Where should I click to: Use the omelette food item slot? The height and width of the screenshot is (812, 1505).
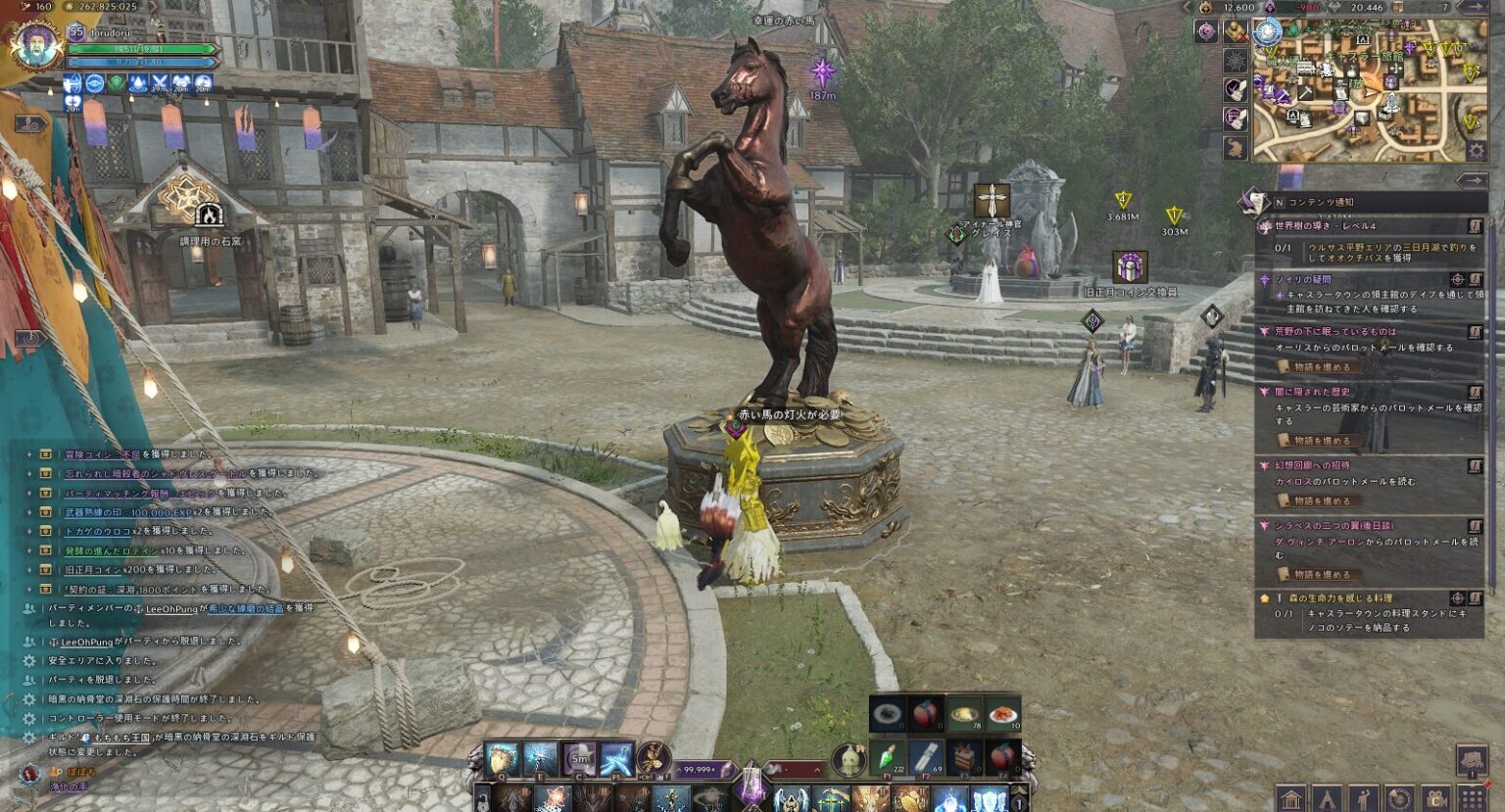click(x=964, y=714)
